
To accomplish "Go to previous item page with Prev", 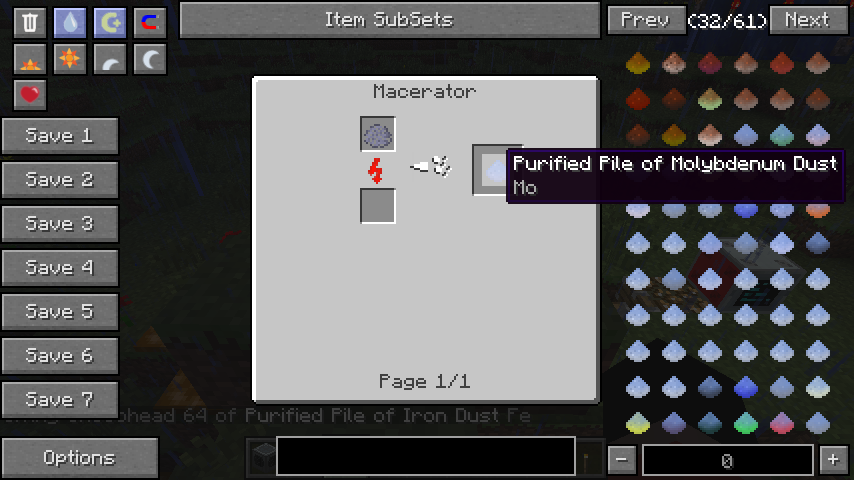I will (645, 20).
